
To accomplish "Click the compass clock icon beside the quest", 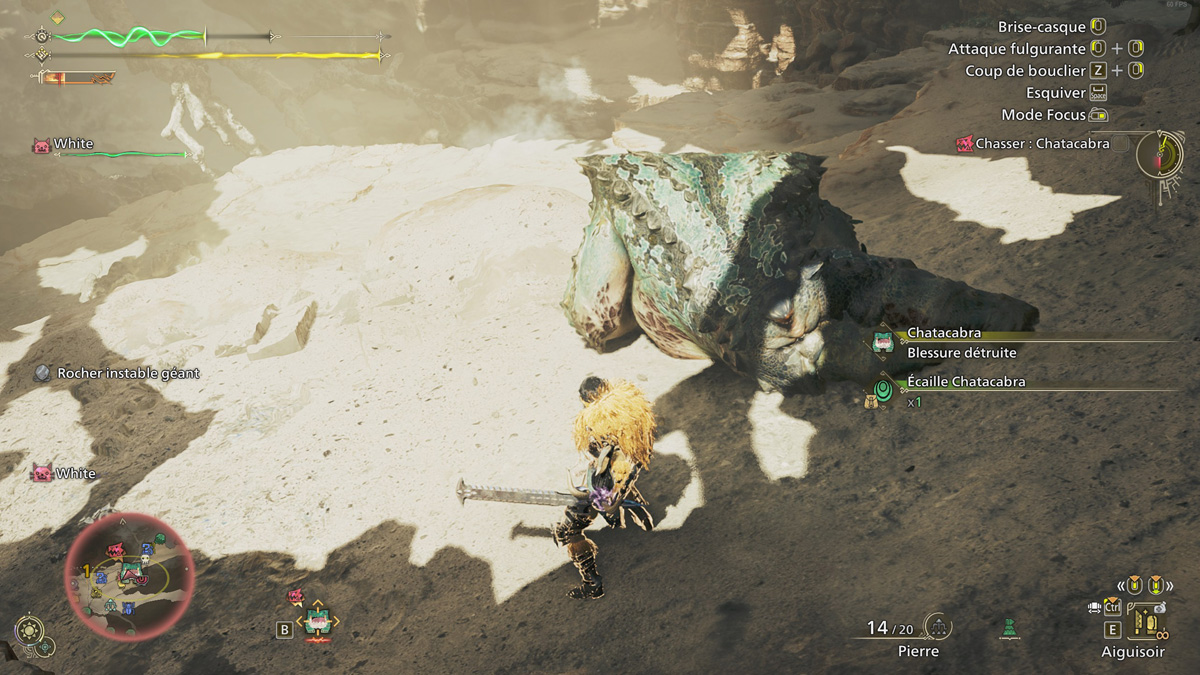I will point(1160,155).
